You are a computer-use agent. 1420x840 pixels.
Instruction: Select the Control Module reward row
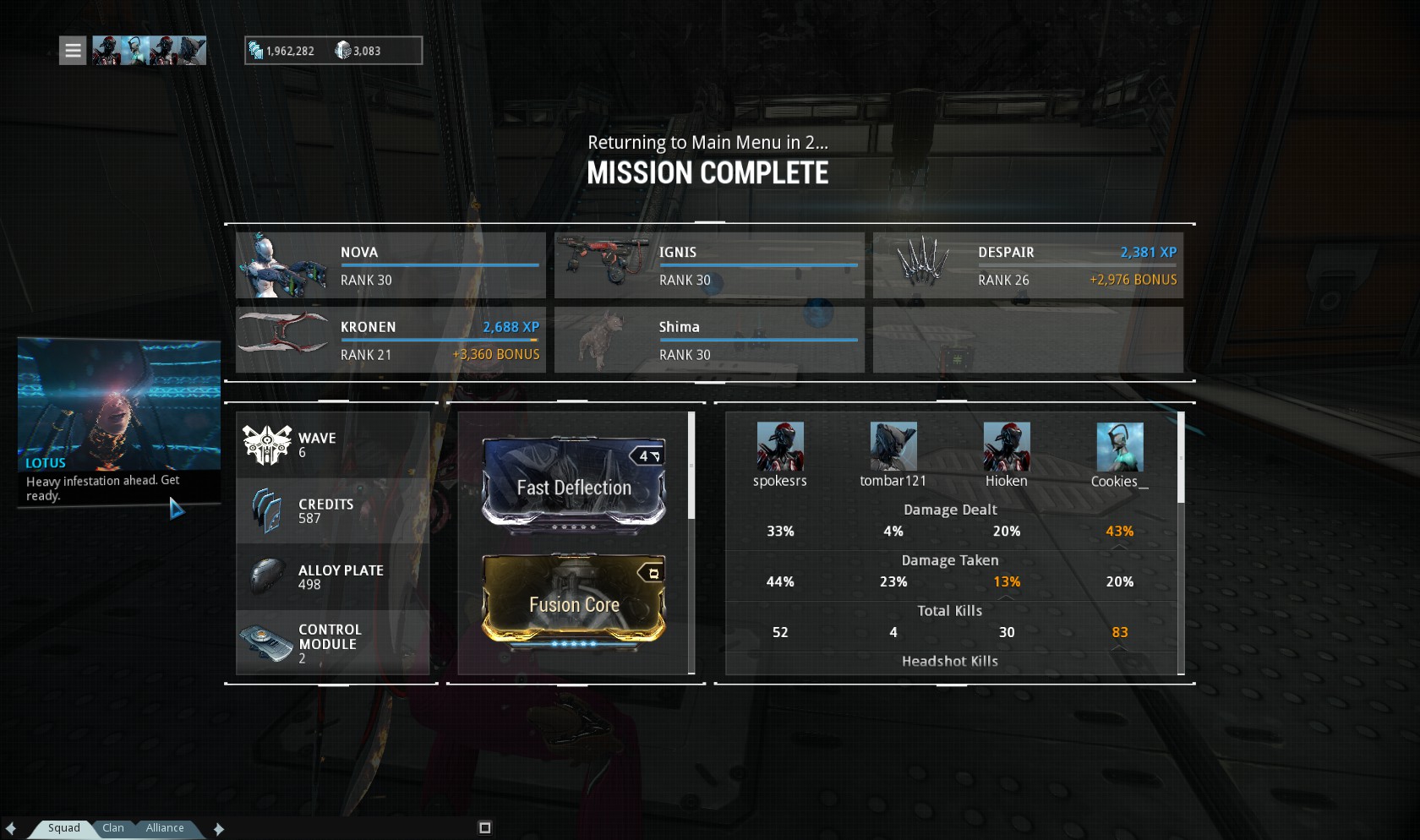click(x=333, y=643)
